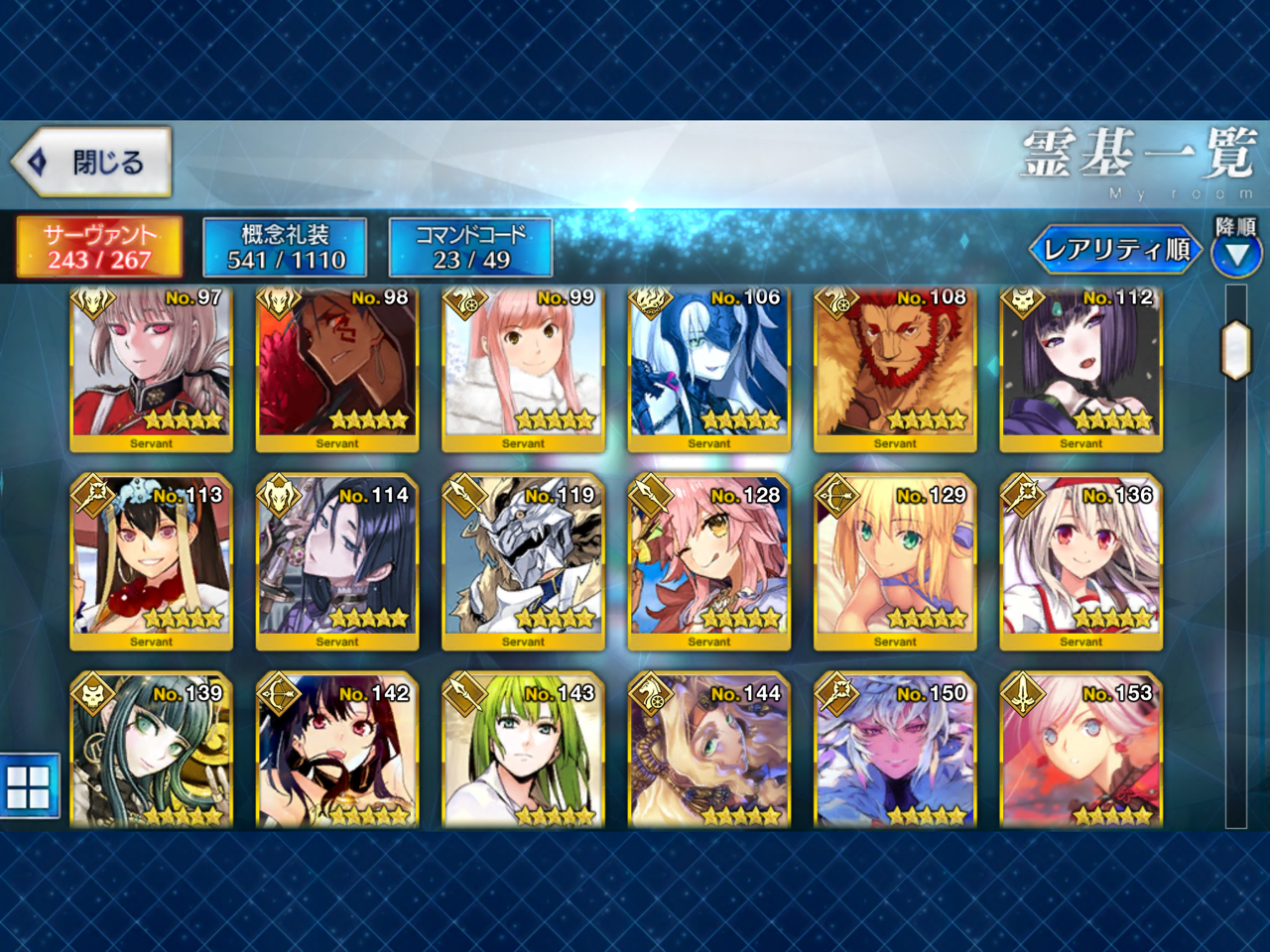Close the spirit origin list with 閉じる

click(92, 161)
